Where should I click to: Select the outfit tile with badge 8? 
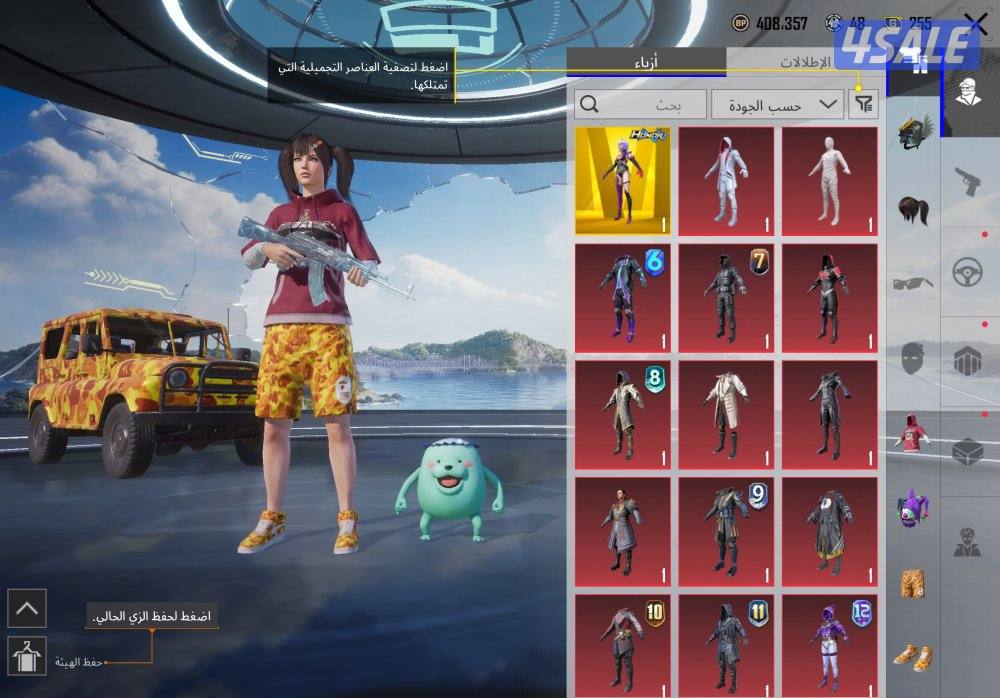click(x=622, y=415)
